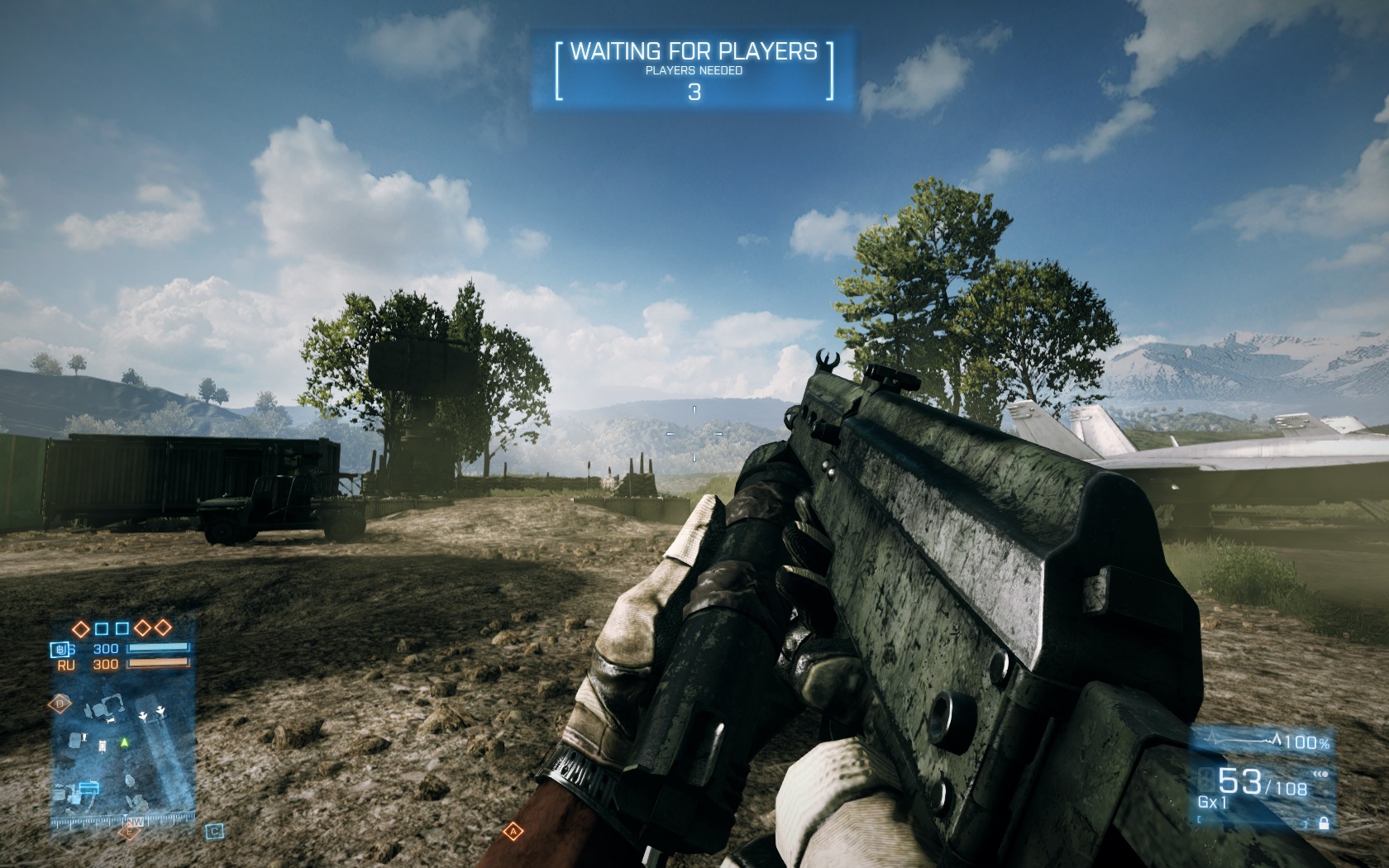
Task: Click the tank icon near the minimap center
Action: point(102,746)
